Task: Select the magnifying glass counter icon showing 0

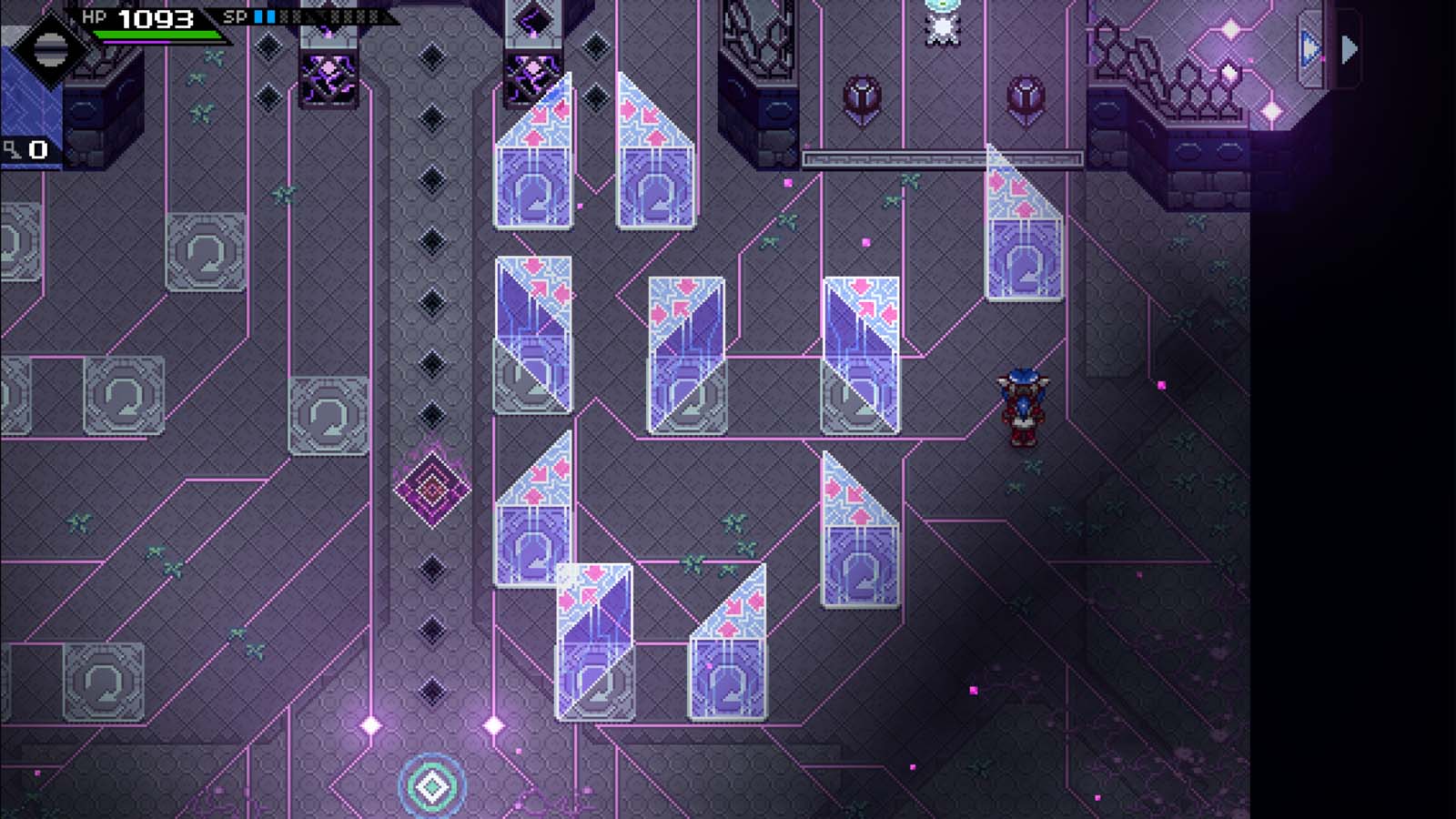Action: tap(23, 146)
